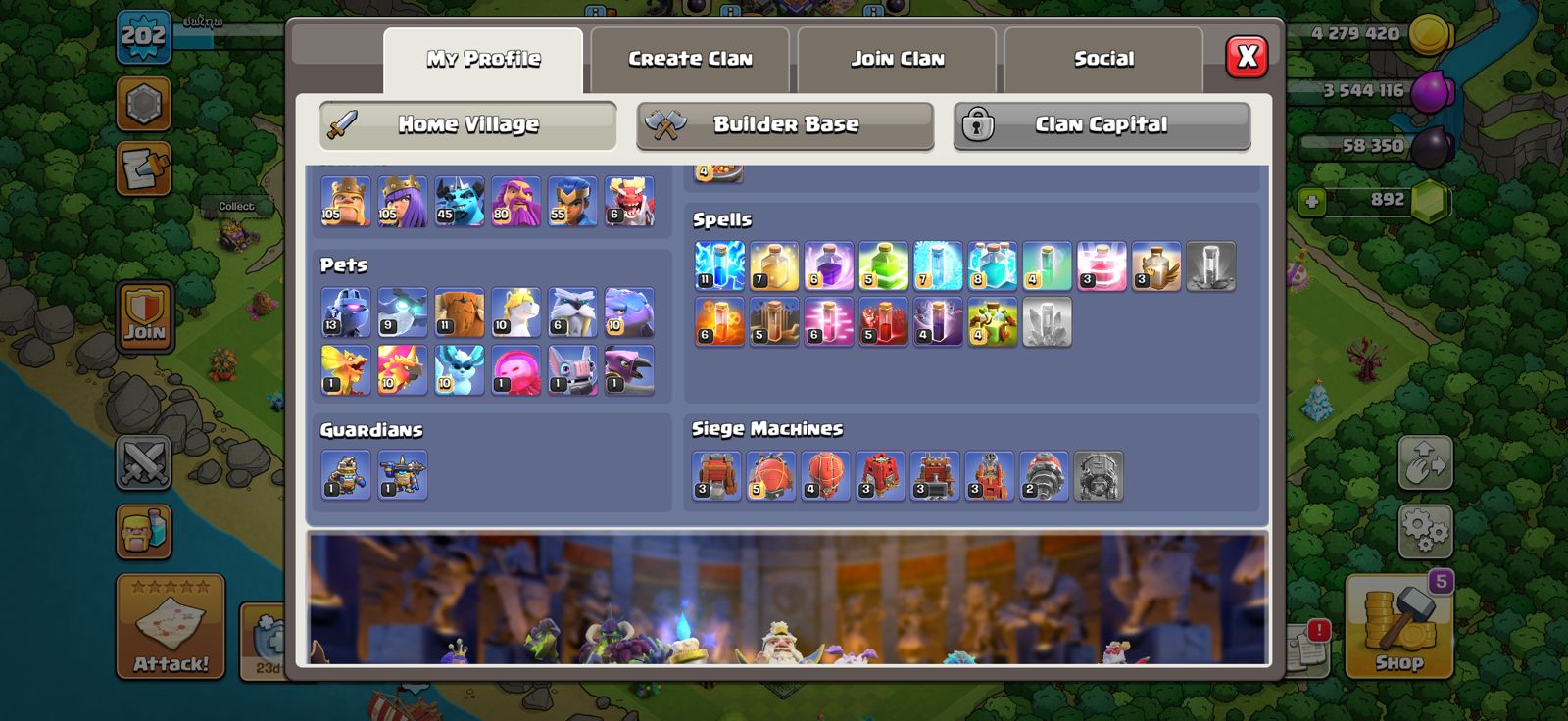Open the Archer Queen hero icon
1568x721 pixels.
click(x=402, y=203)
